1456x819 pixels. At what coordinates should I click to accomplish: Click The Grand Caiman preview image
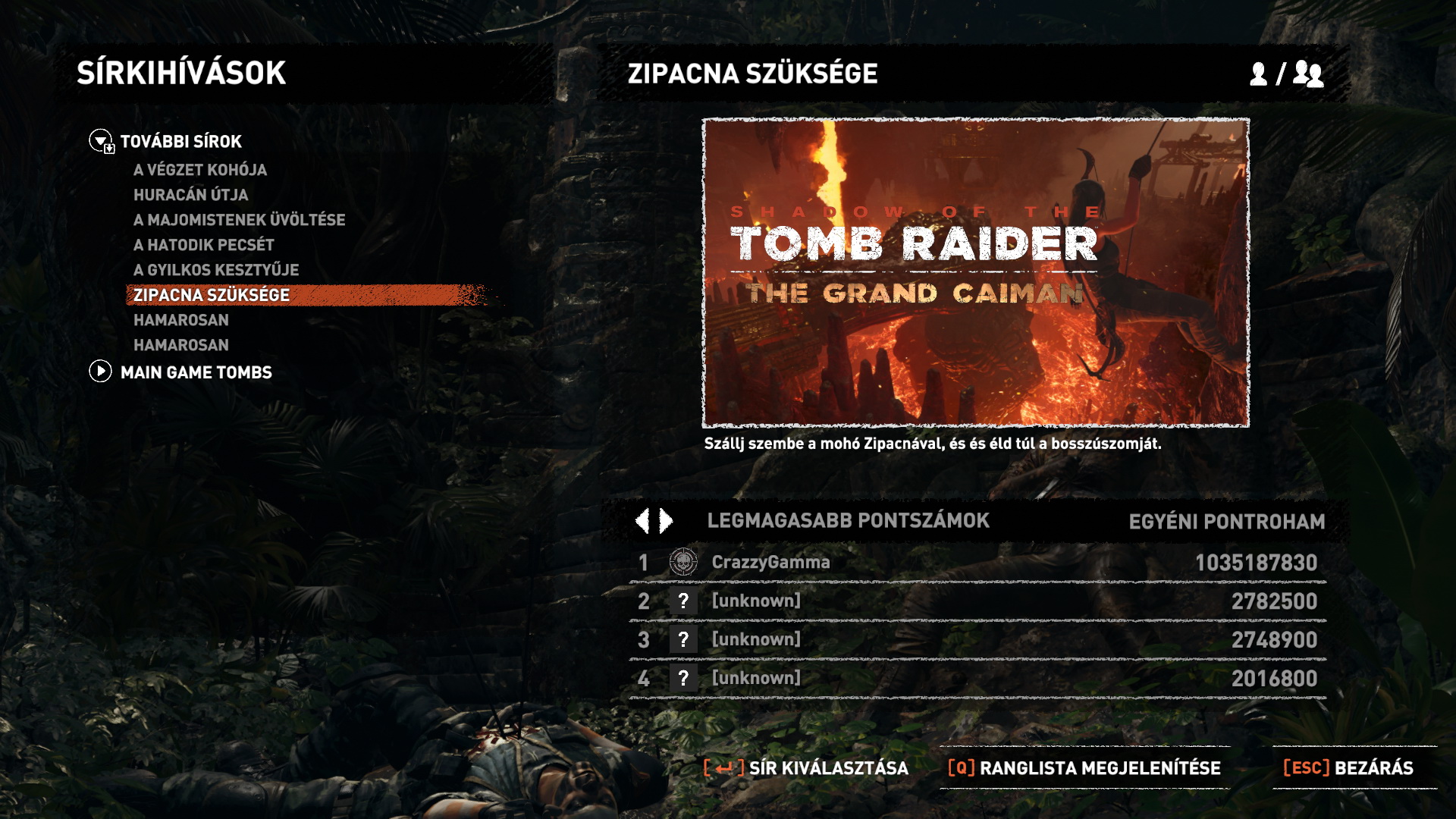pyautogui.click(x=975, y=273)
